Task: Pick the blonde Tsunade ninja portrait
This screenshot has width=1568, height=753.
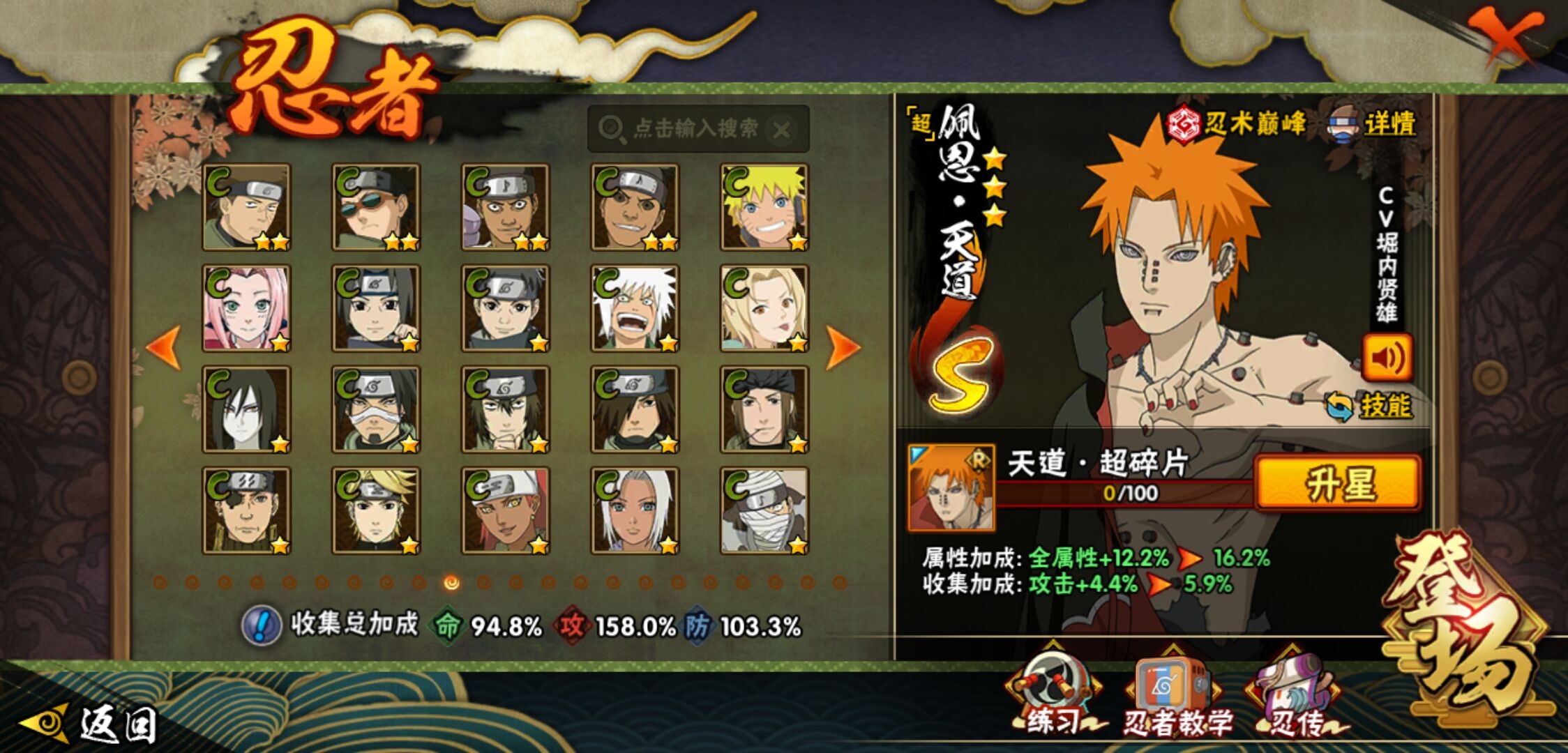Action: click(x=764, y=308)
